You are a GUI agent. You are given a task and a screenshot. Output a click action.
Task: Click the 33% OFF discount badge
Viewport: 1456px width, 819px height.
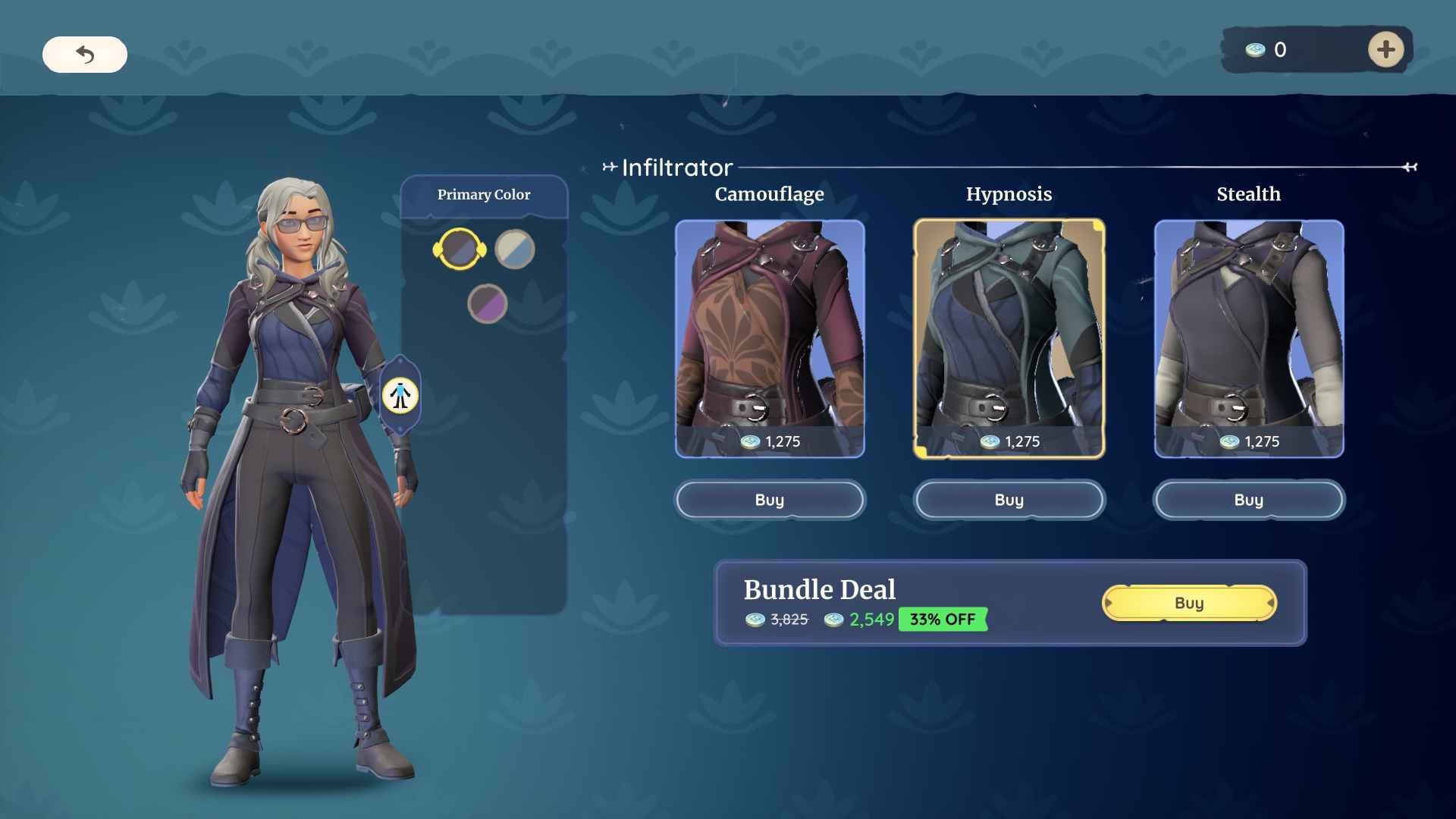pyautogui.click(x=942, y=620)
